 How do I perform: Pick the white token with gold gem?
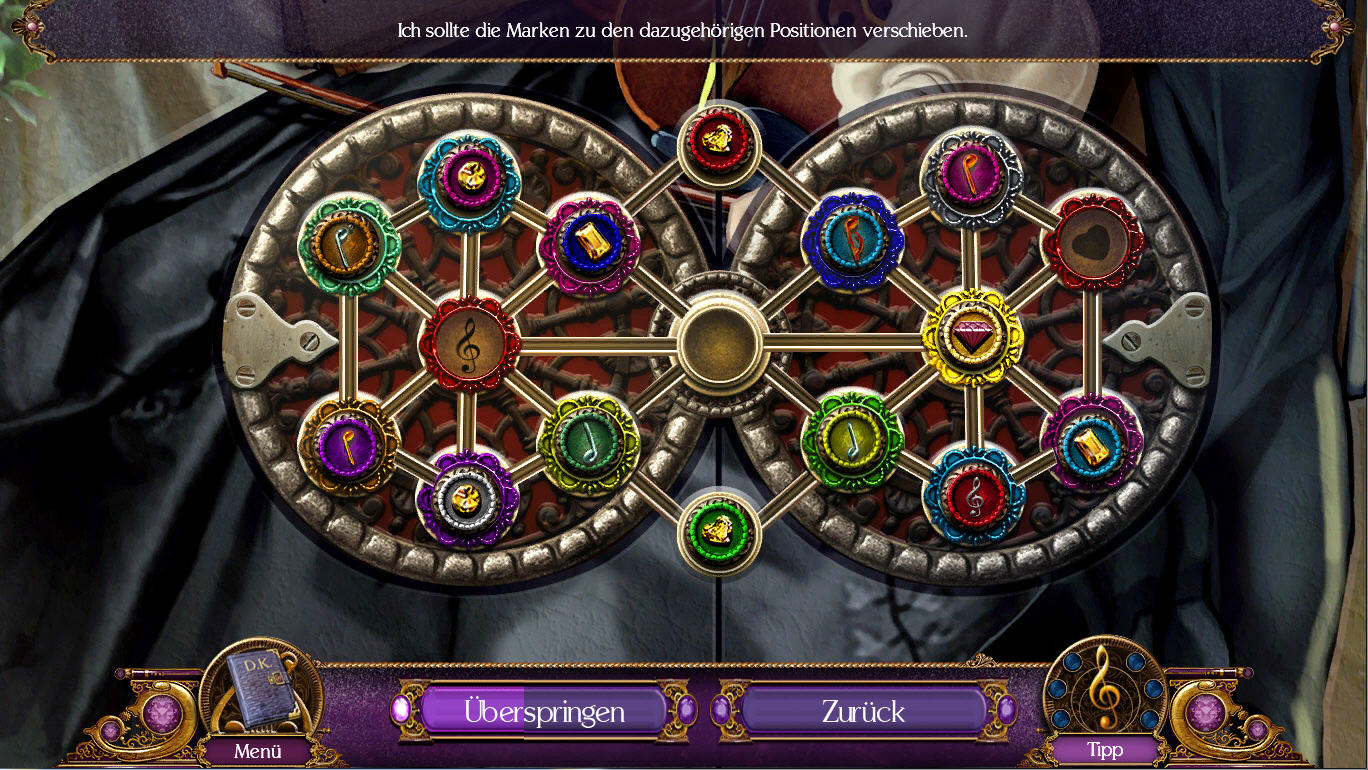pyautogui.click(x=467, y=497)
